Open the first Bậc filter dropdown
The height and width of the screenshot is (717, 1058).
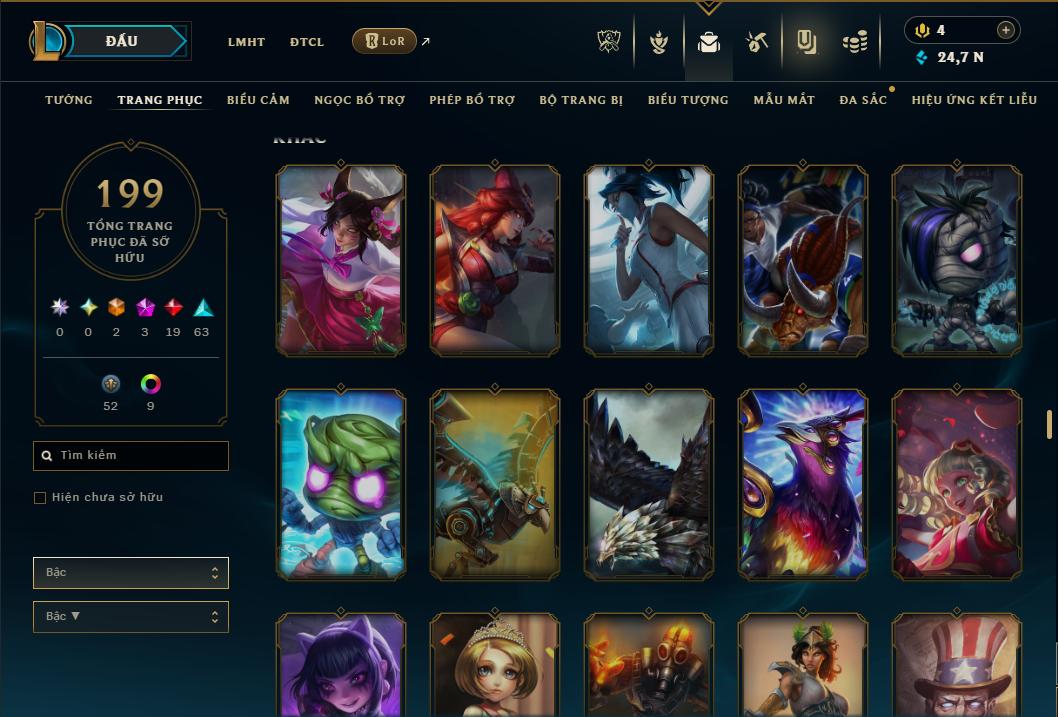(x=131, y=573)
